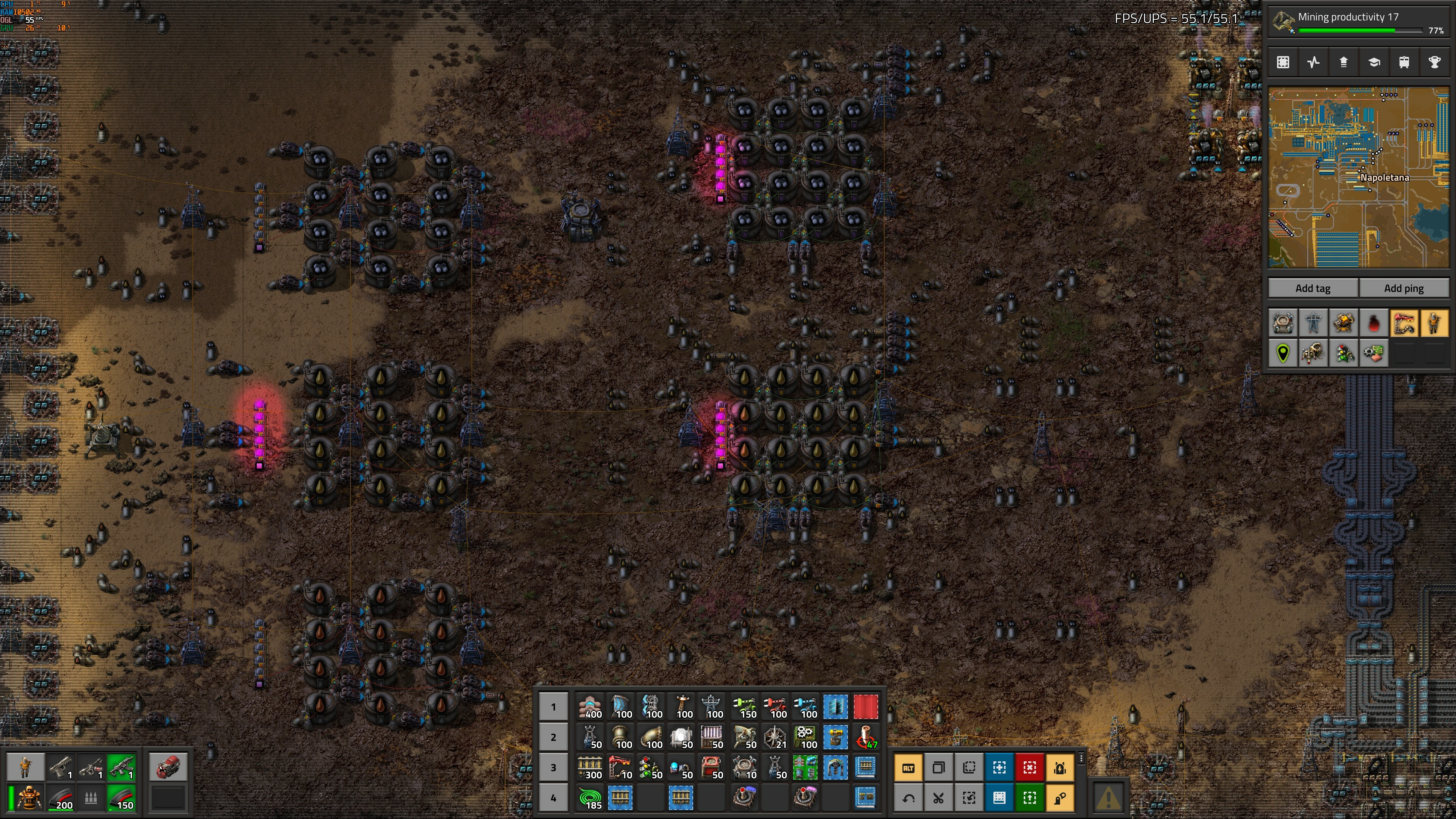
Task: Toggle the electric pole network map filter
Action: point(1313,324)
